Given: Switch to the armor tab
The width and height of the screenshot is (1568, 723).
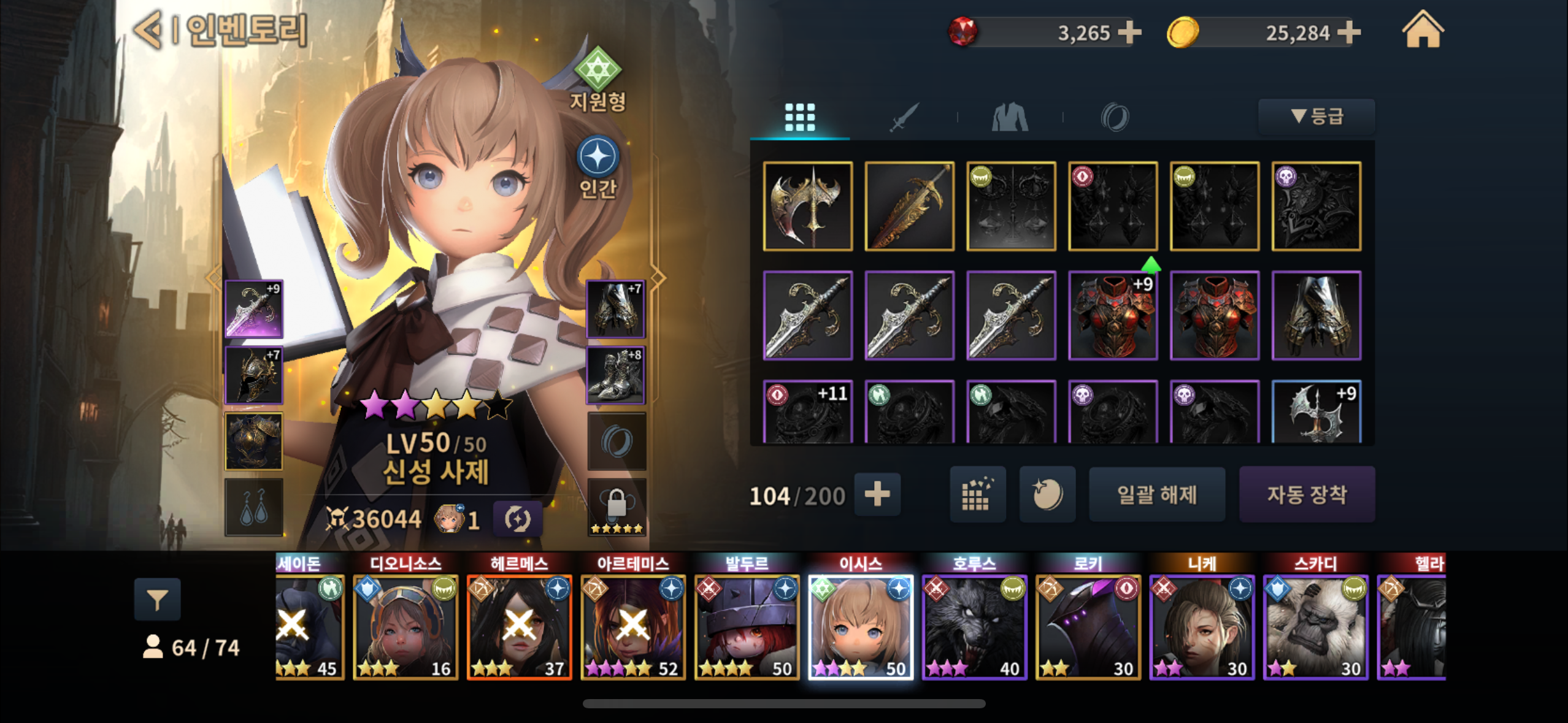Looking at the screenshot, I should point(1010,117).
